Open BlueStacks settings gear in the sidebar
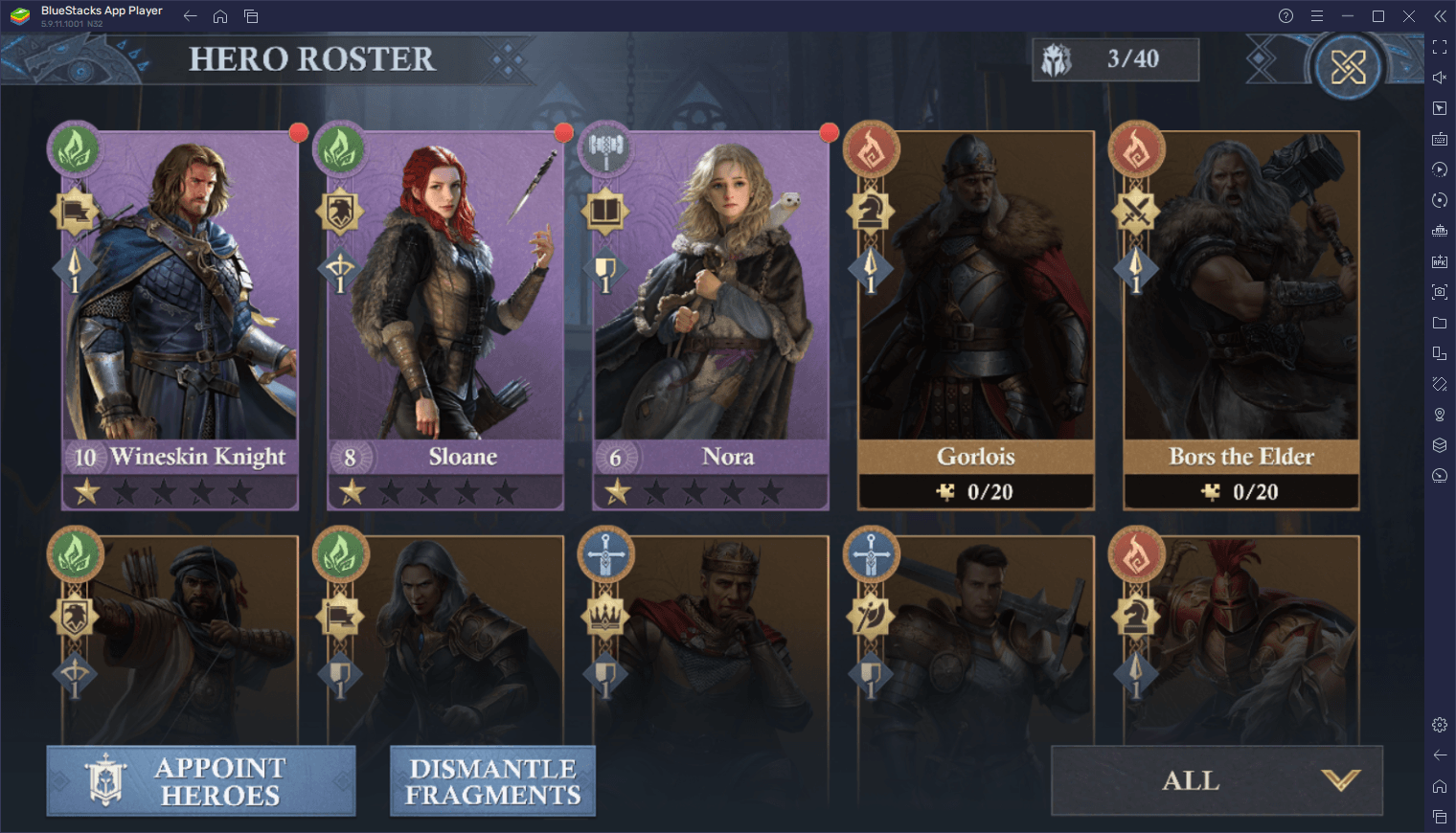The image size is (1456, 833). 1440,725
